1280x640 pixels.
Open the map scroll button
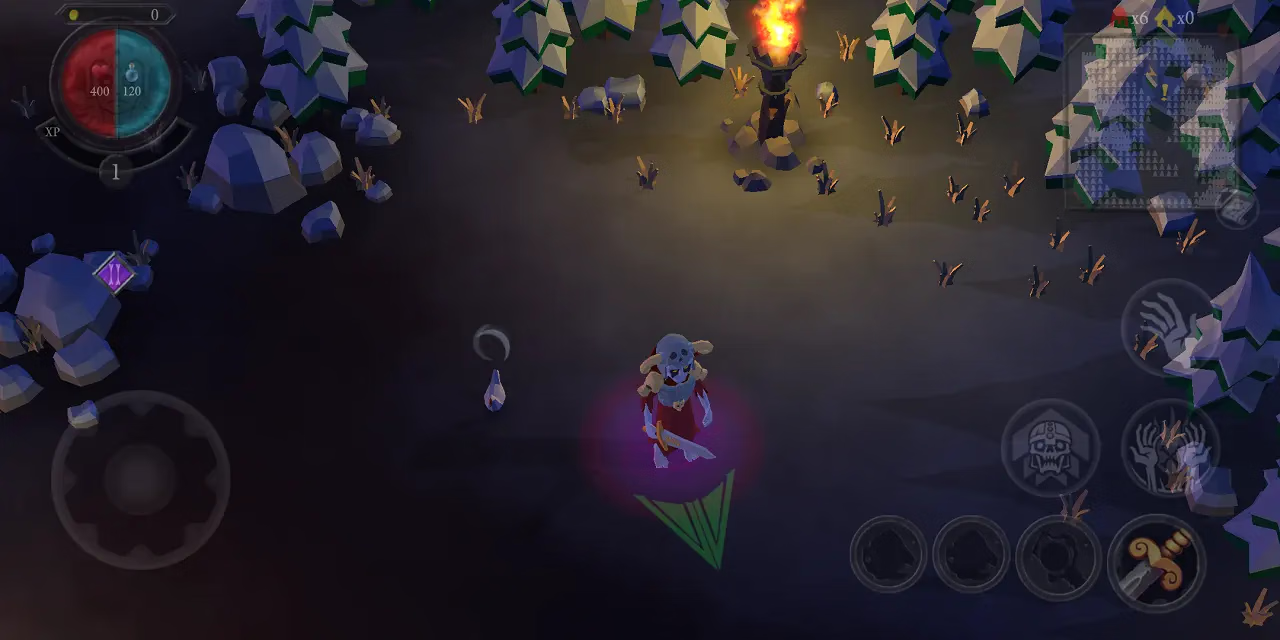(1236, 208)
